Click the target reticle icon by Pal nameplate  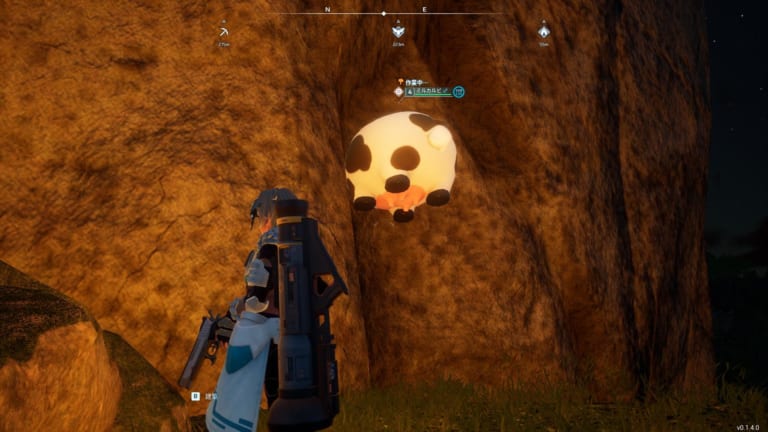pos(399,92)
